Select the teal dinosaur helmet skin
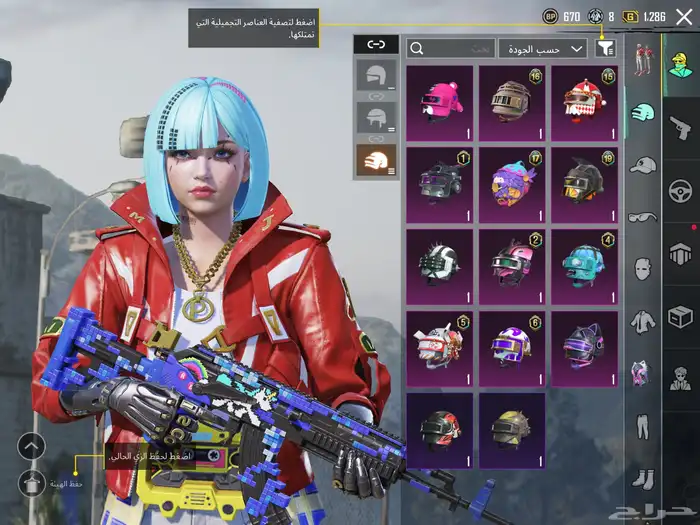The height and width of the screenshot is (525, 700). pos(584,265)
